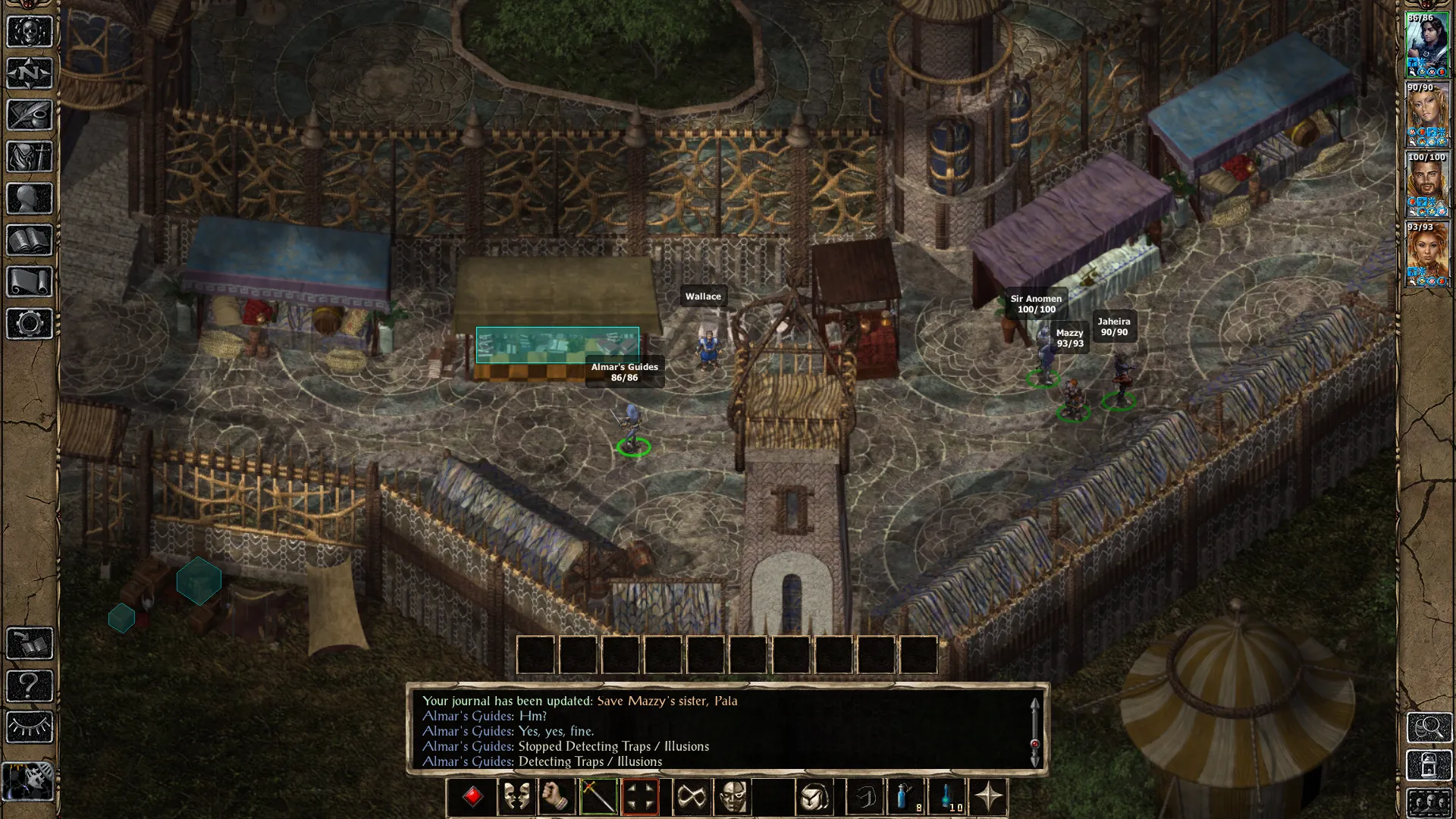Select all party with the faces button
The height and width of the screenshot is (819, 1456).
coord(1429,803)
